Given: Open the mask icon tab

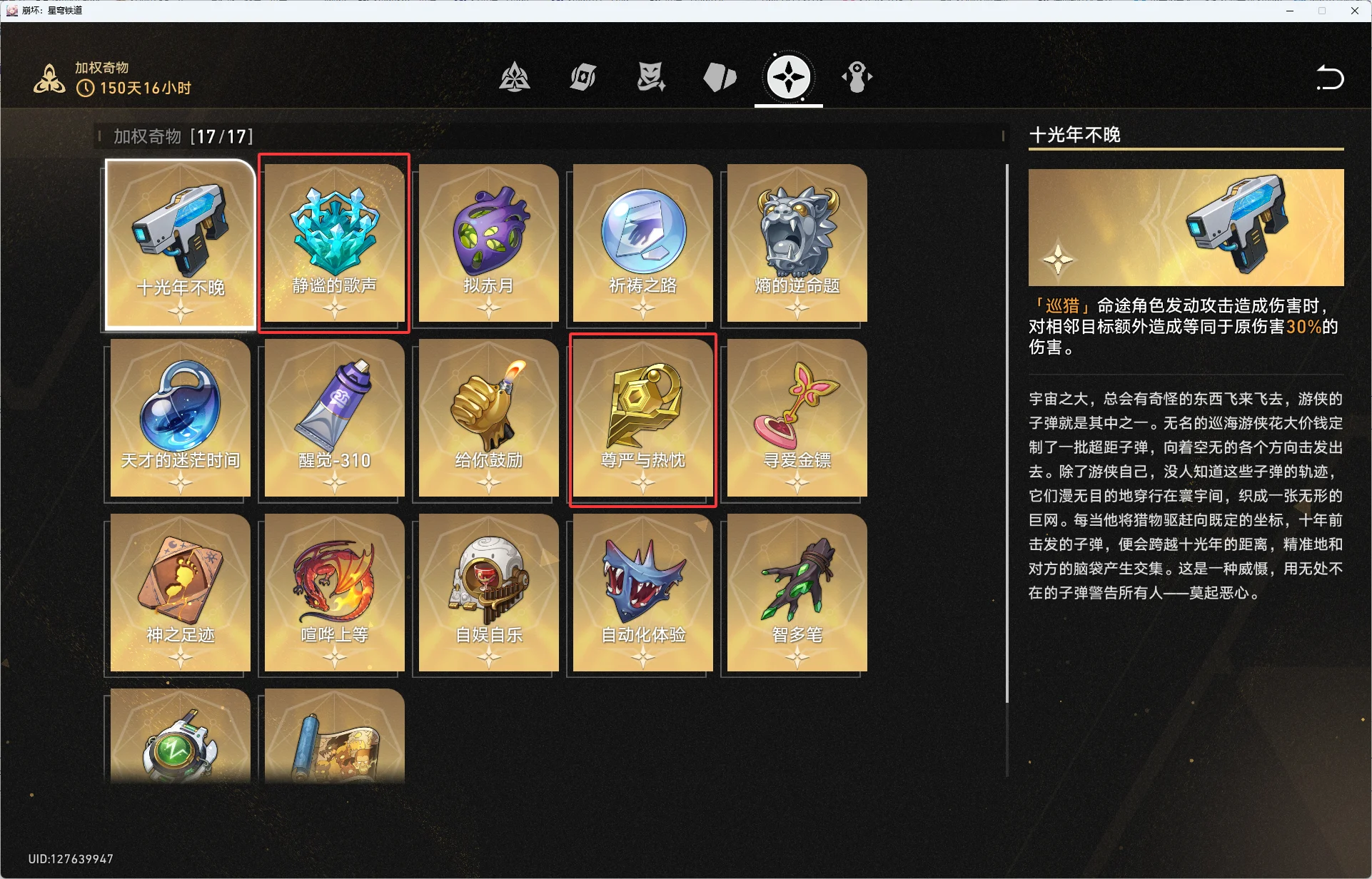Looking at the screenshot, I should tap(651, 77).
